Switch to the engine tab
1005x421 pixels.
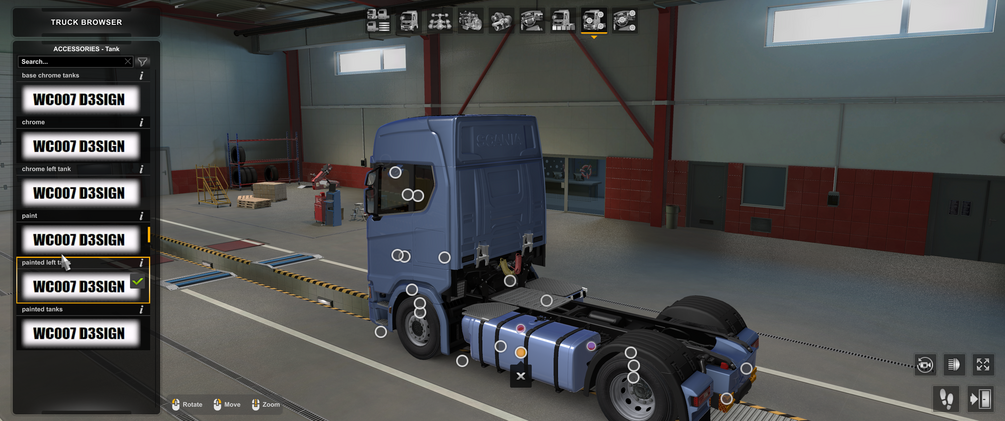(470, 19)
